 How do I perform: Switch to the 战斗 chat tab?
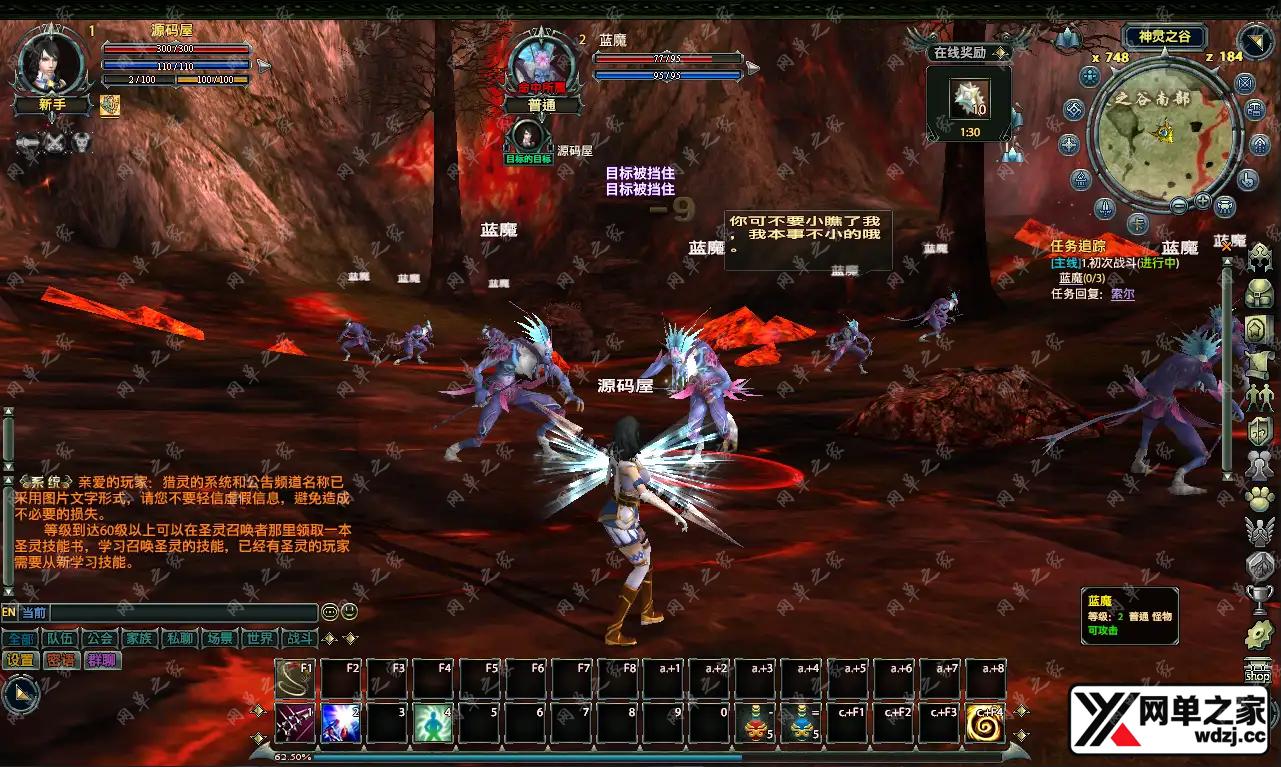[x=298, y=640]
